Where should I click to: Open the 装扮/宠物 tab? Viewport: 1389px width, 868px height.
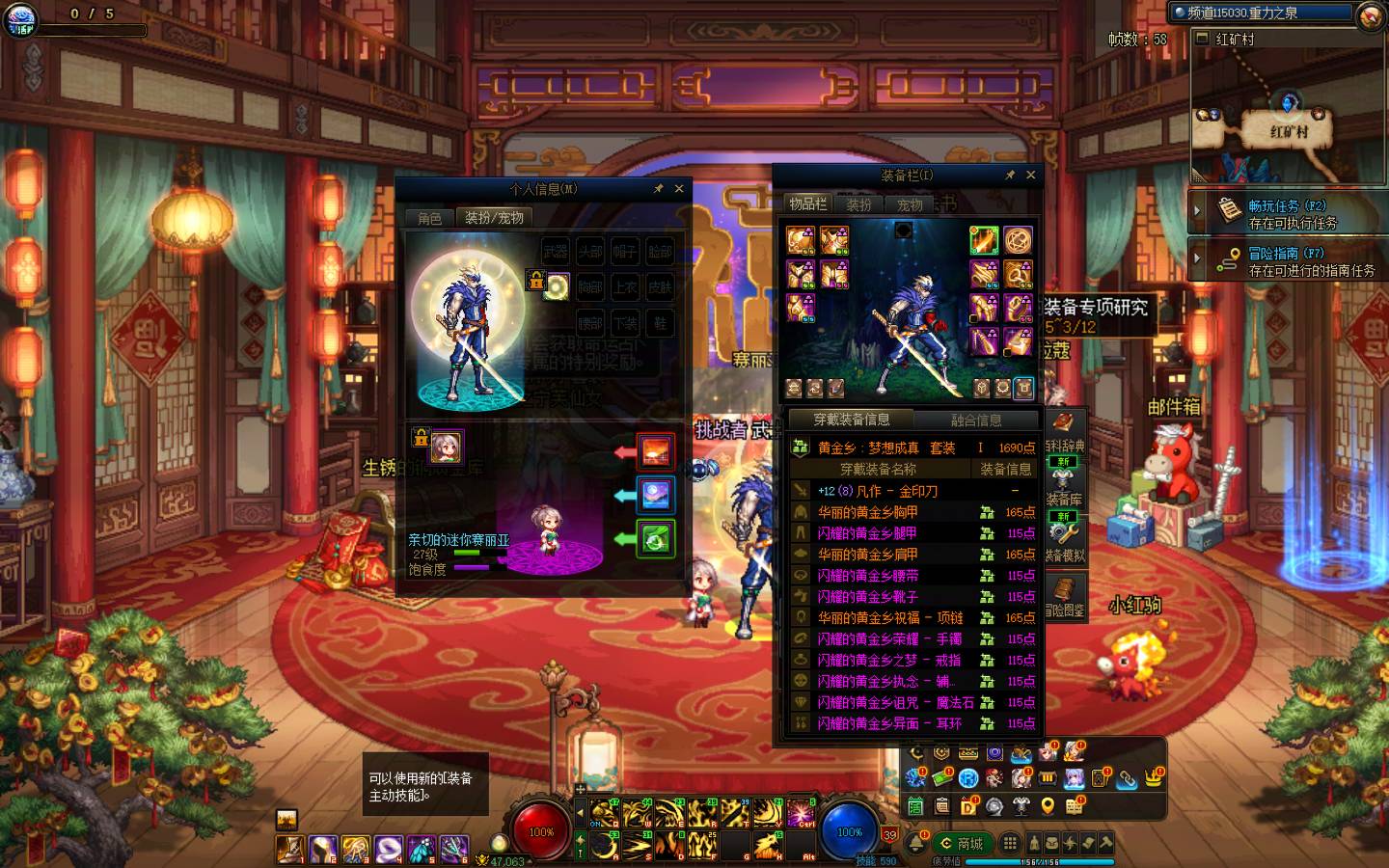tap(494, 218)
